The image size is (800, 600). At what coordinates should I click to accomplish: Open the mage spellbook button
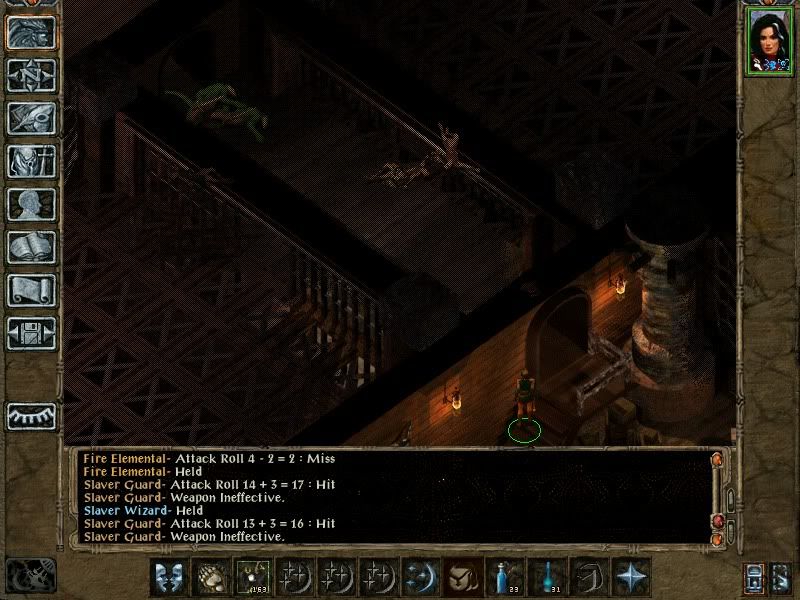pyautogui.click(x=31, y=247)
